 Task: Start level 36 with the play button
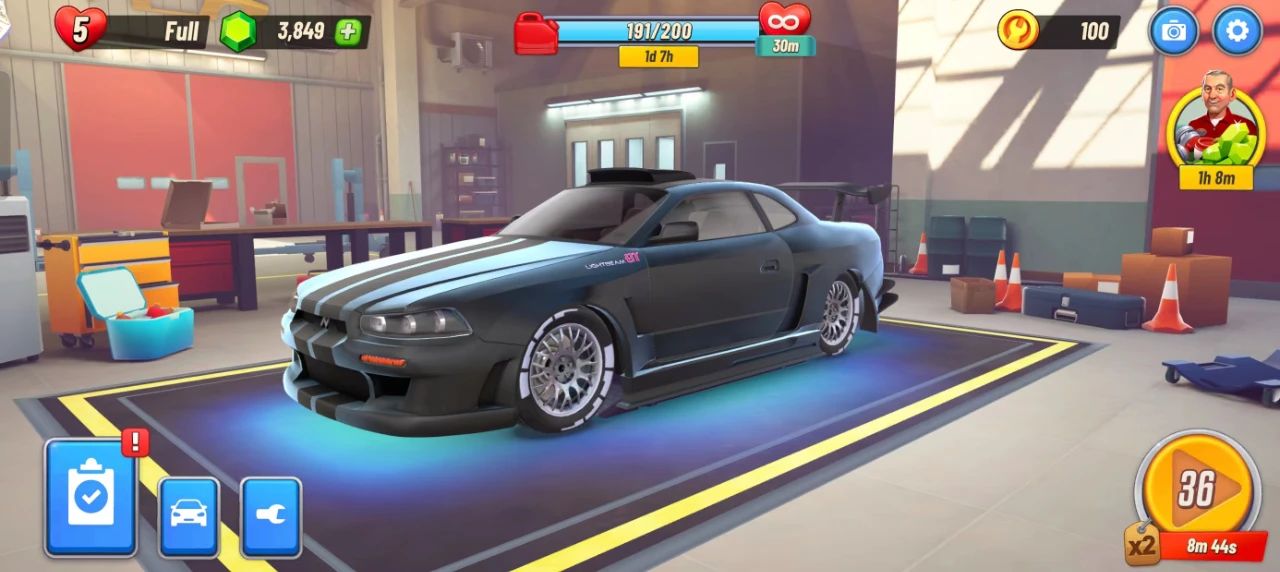pyautogui.click(x=1197, y=490)
